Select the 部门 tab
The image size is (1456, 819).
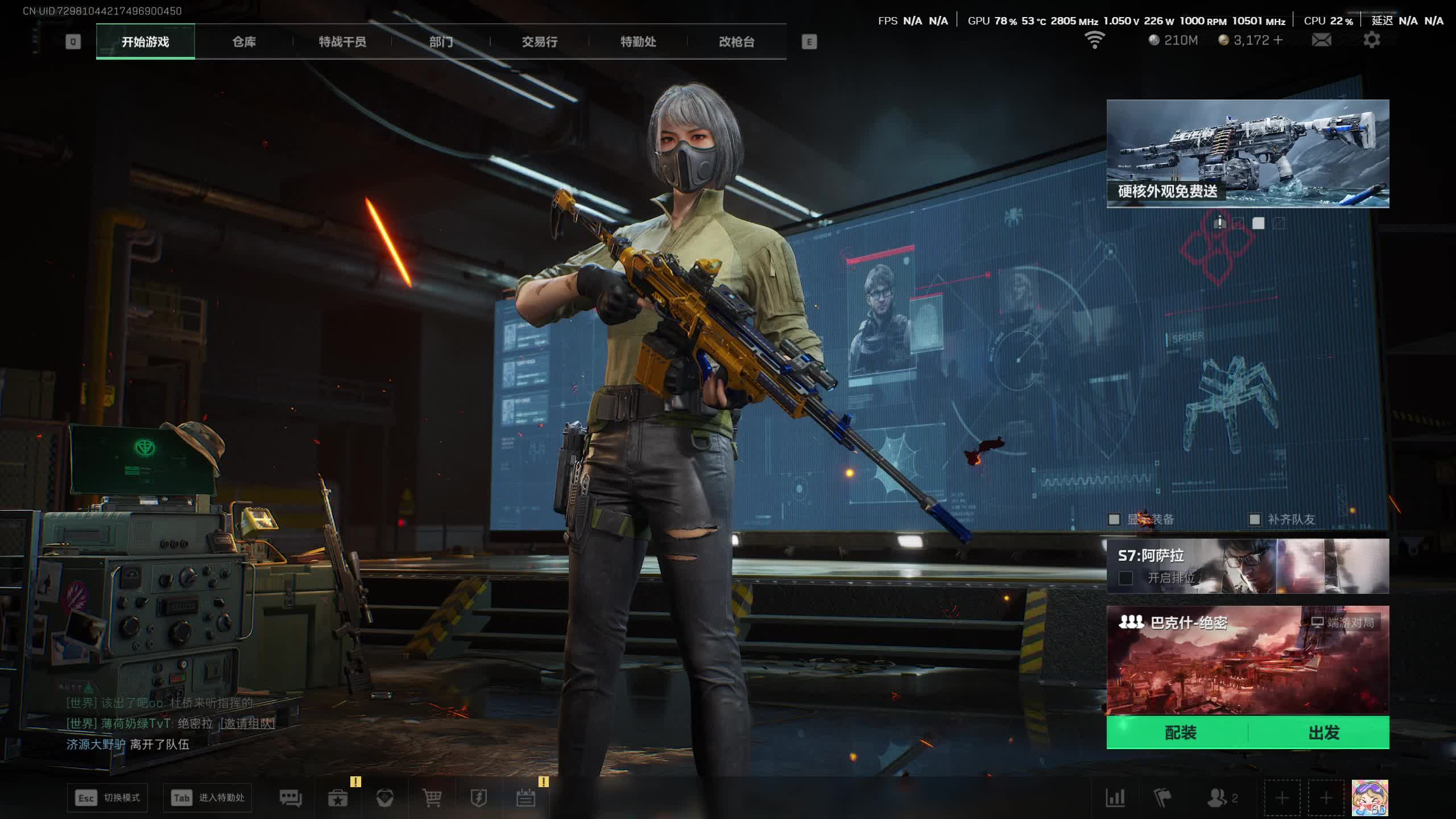point(441,42)
